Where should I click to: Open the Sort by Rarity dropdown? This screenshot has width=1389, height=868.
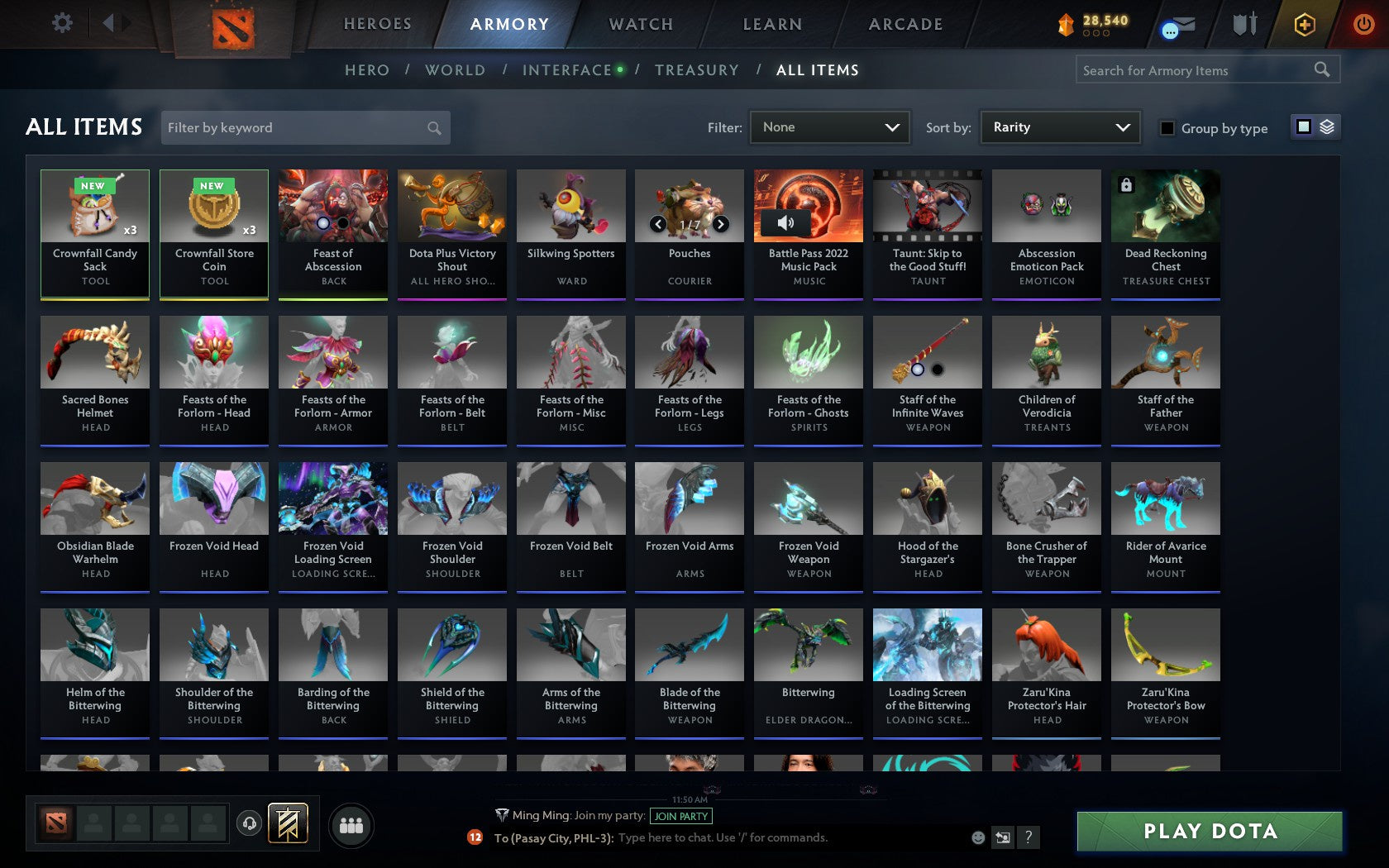point(1059,126)
